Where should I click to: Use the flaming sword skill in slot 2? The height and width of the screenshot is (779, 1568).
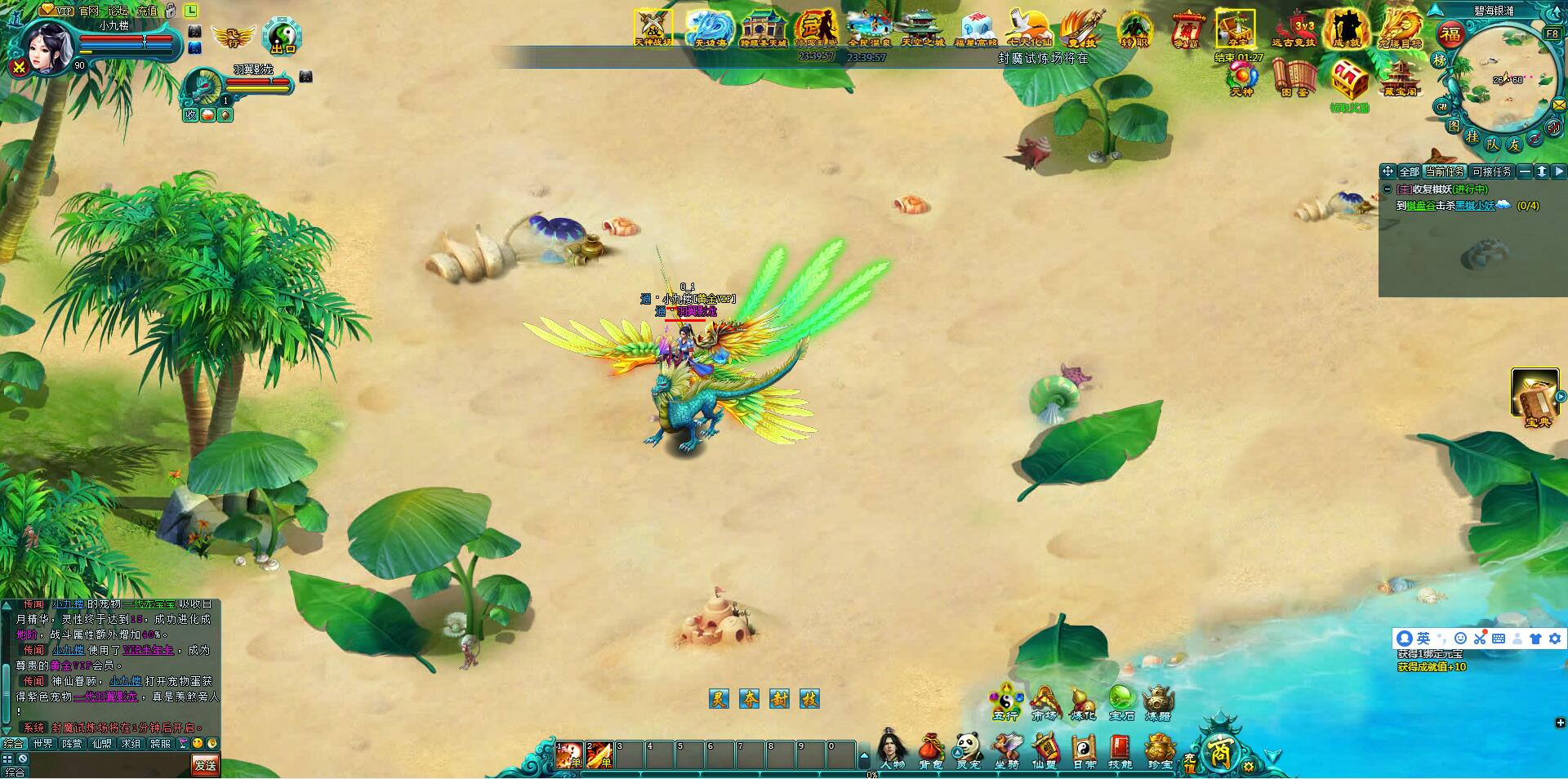599,755
